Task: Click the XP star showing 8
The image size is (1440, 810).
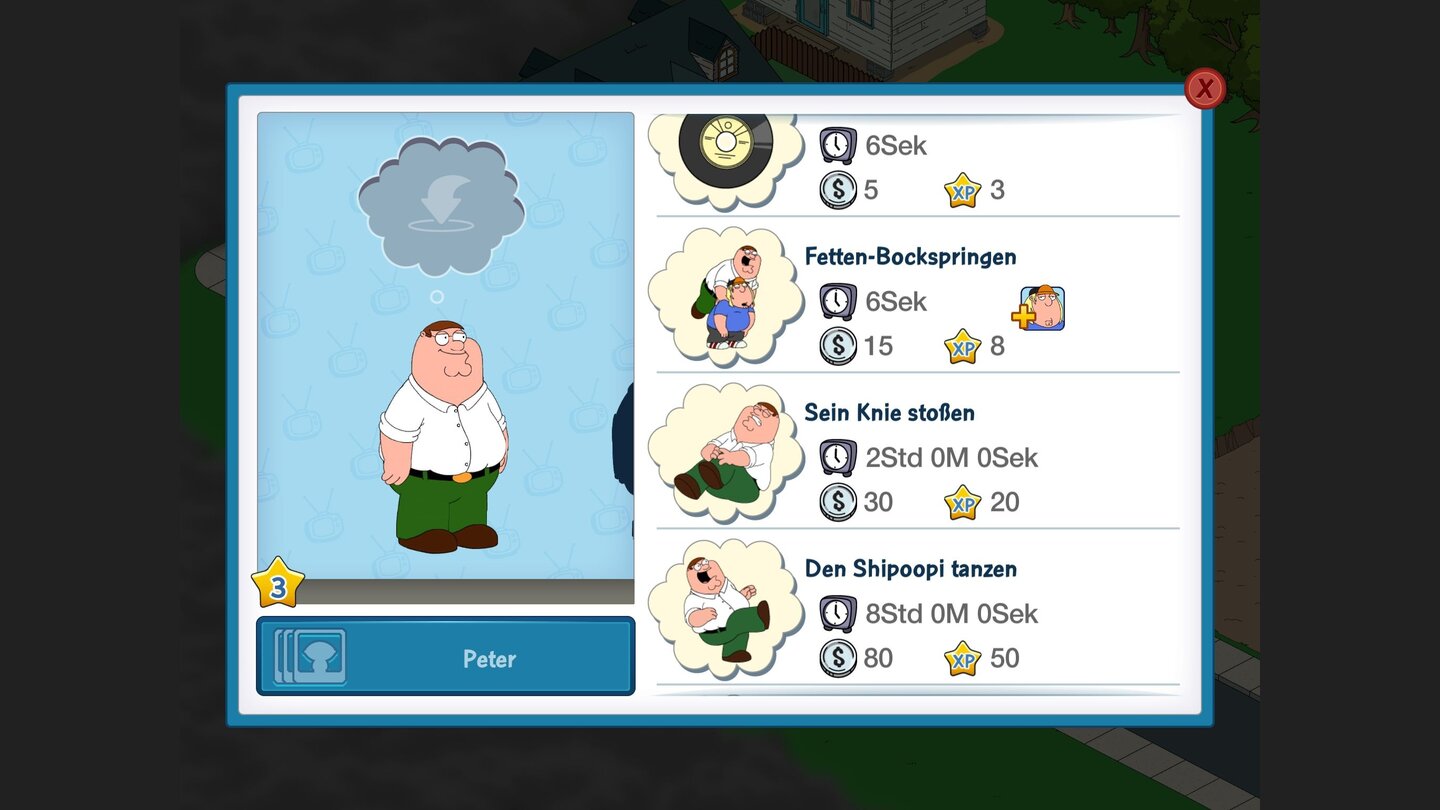Action: [965, 346]
